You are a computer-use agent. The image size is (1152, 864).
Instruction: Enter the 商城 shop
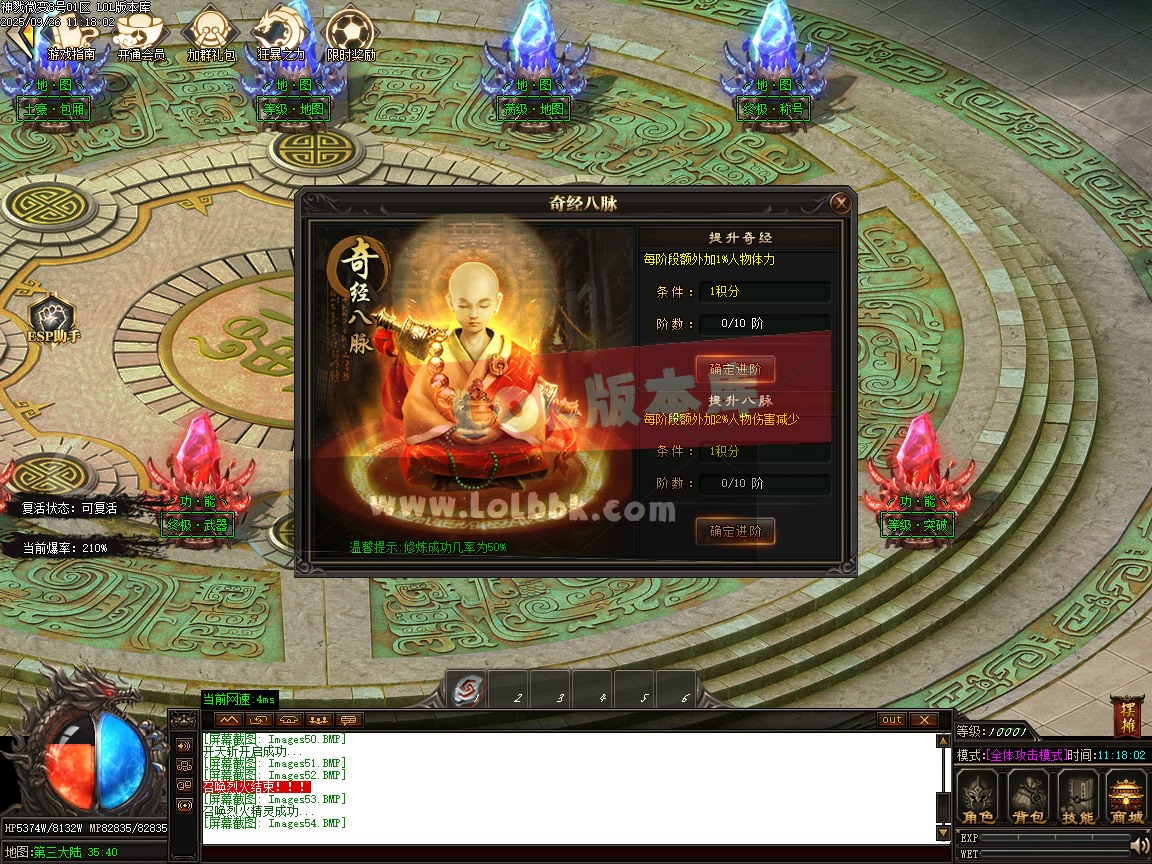[x=1126, y=797]
